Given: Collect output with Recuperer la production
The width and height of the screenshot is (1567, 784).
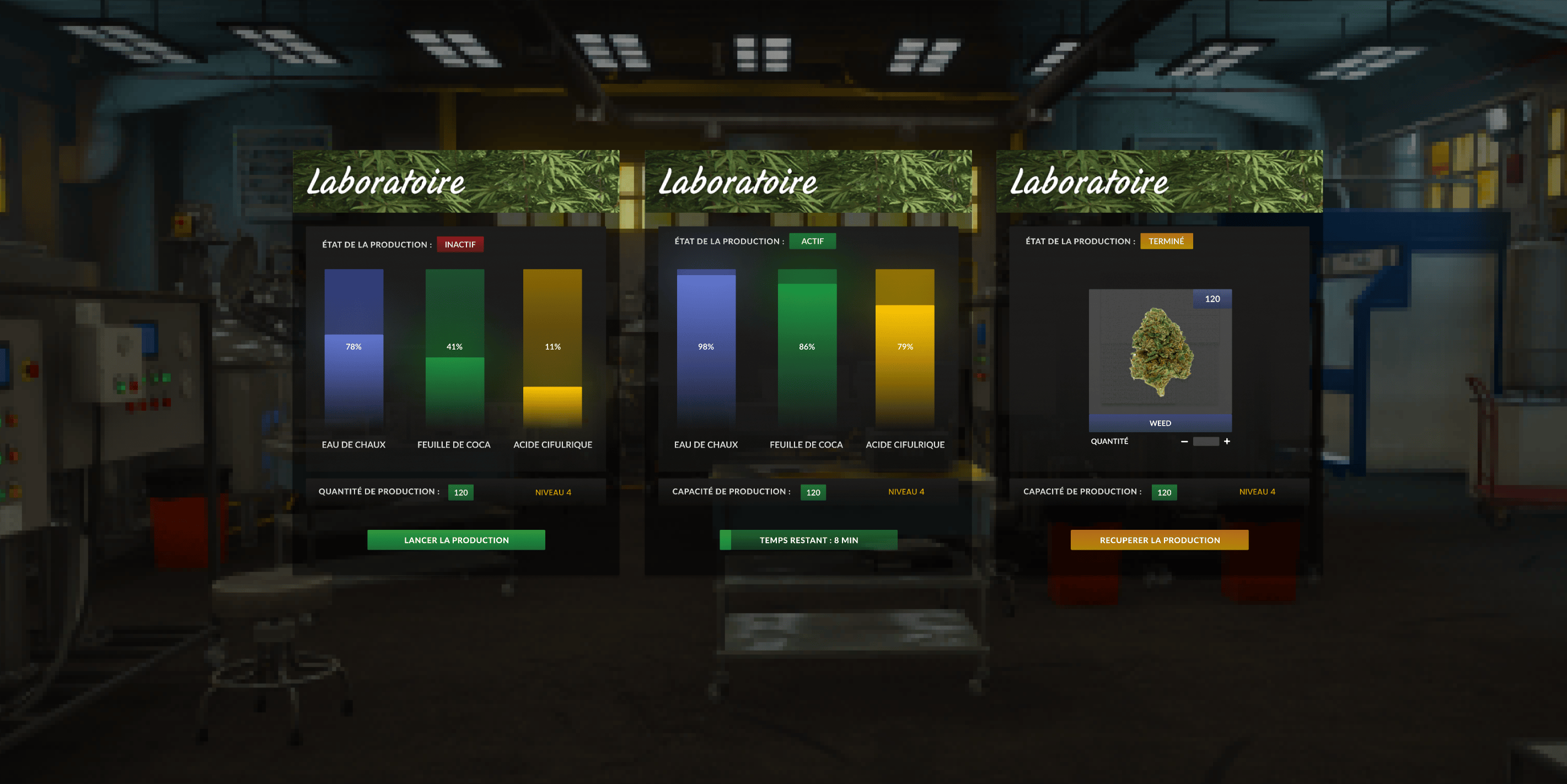Looking at the screenshot, I should 1159,540.
